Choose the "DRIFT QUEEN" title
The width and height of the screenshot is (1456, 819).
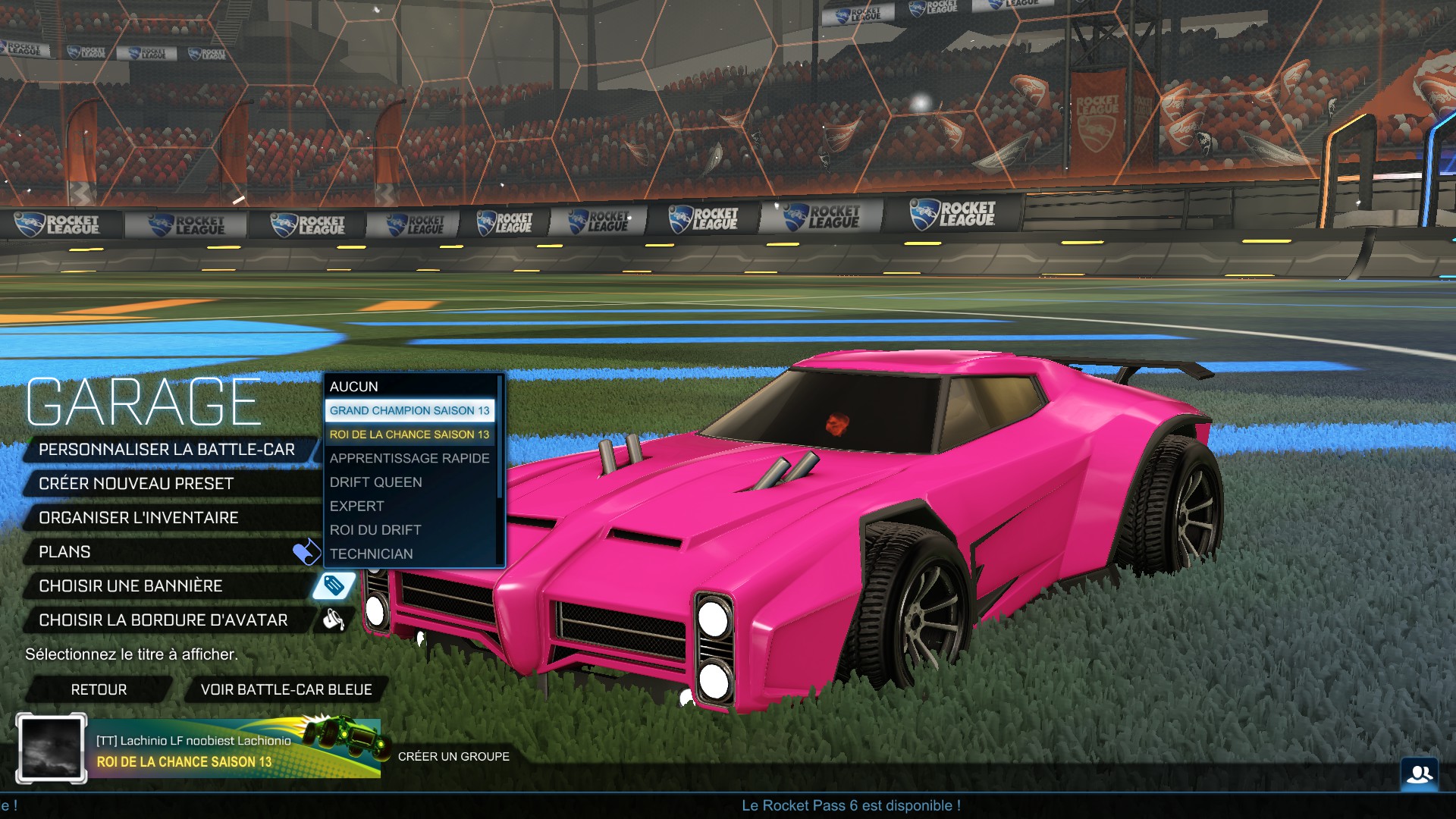pyautogui.click(x=375, y=482)
